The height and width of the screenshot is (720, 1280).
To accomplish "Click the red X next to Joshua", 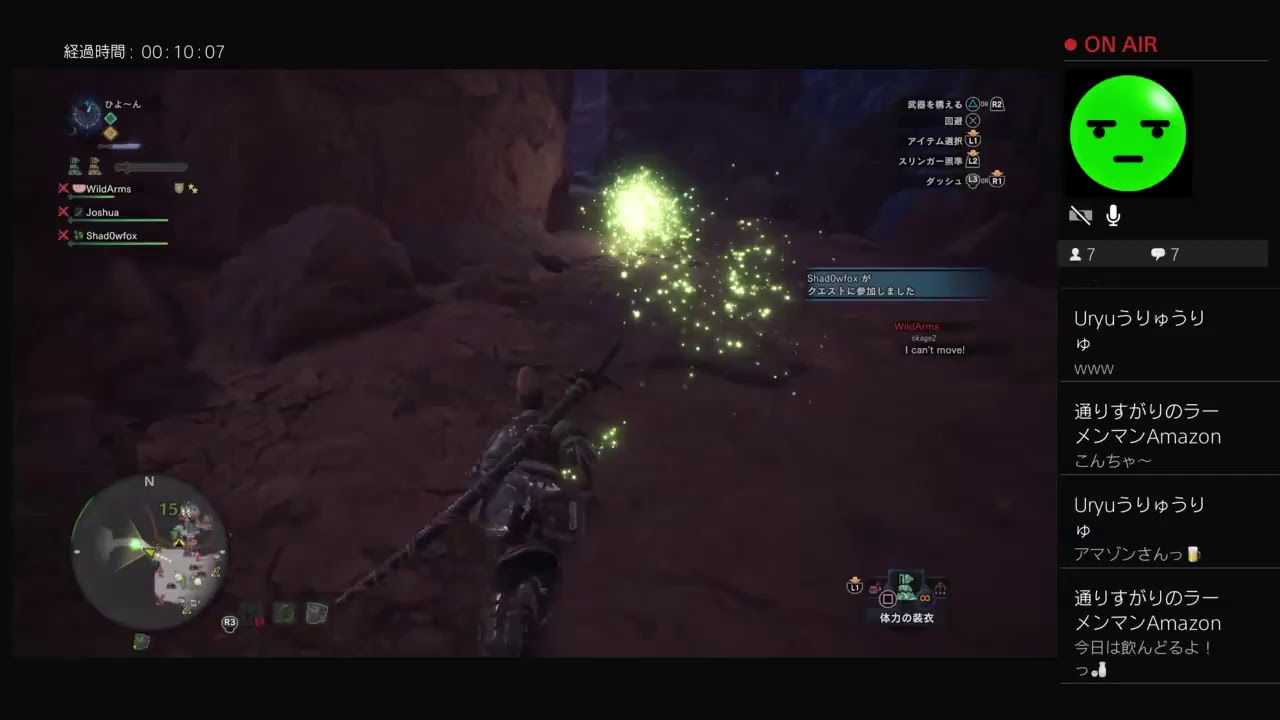I will tap(63, 212).
